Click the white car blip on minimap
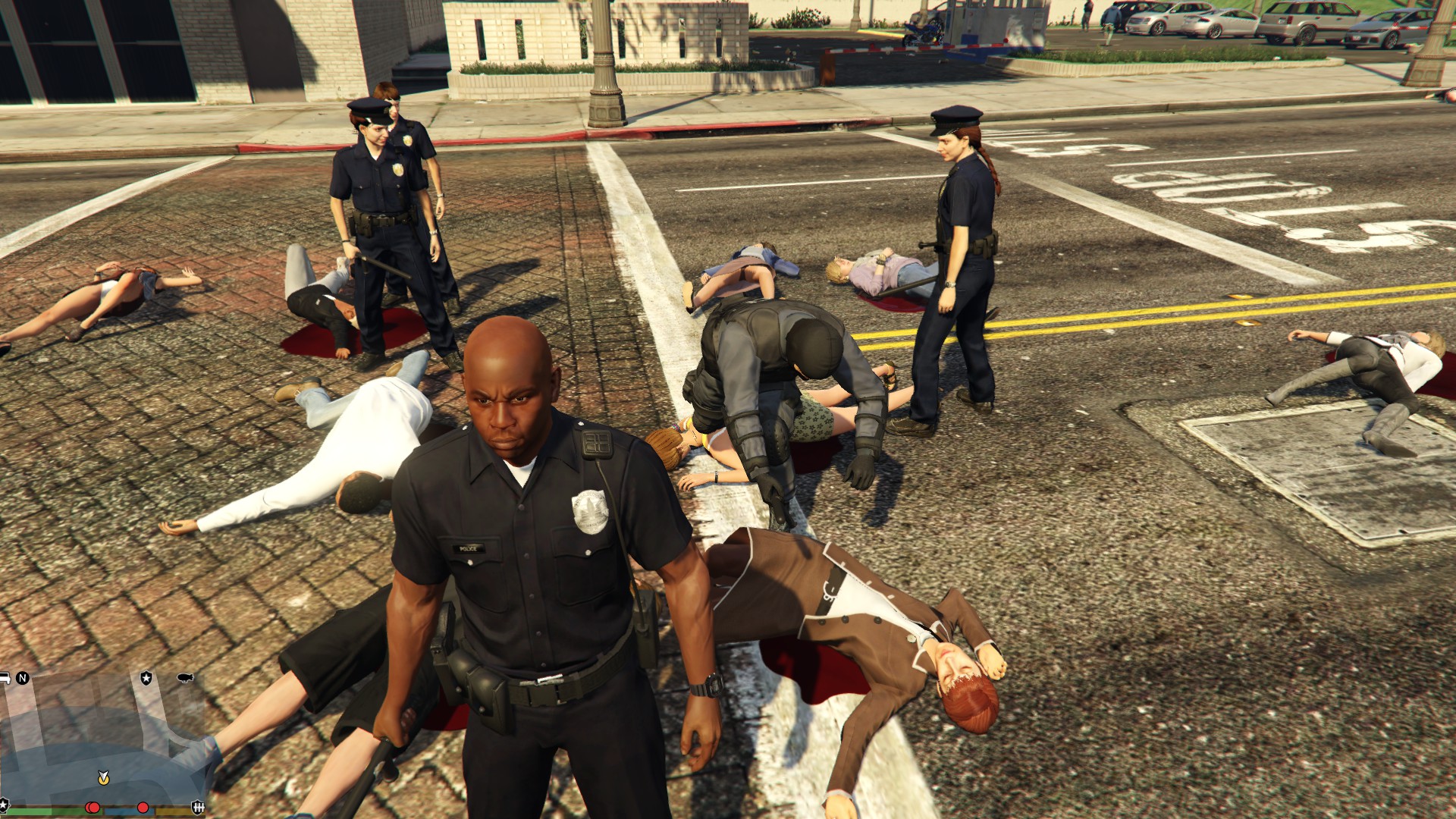 coord(4,677)
